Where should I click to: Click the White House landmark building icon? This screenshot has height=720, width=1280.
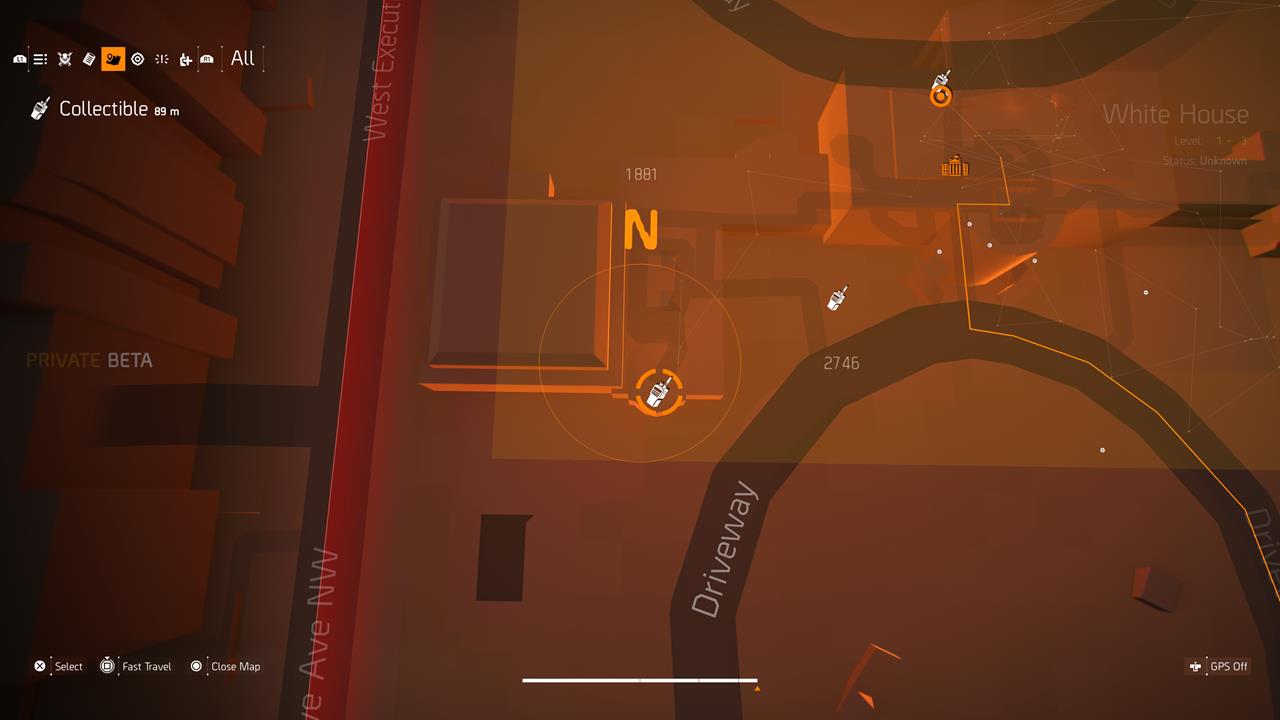[x=955, y=167]
